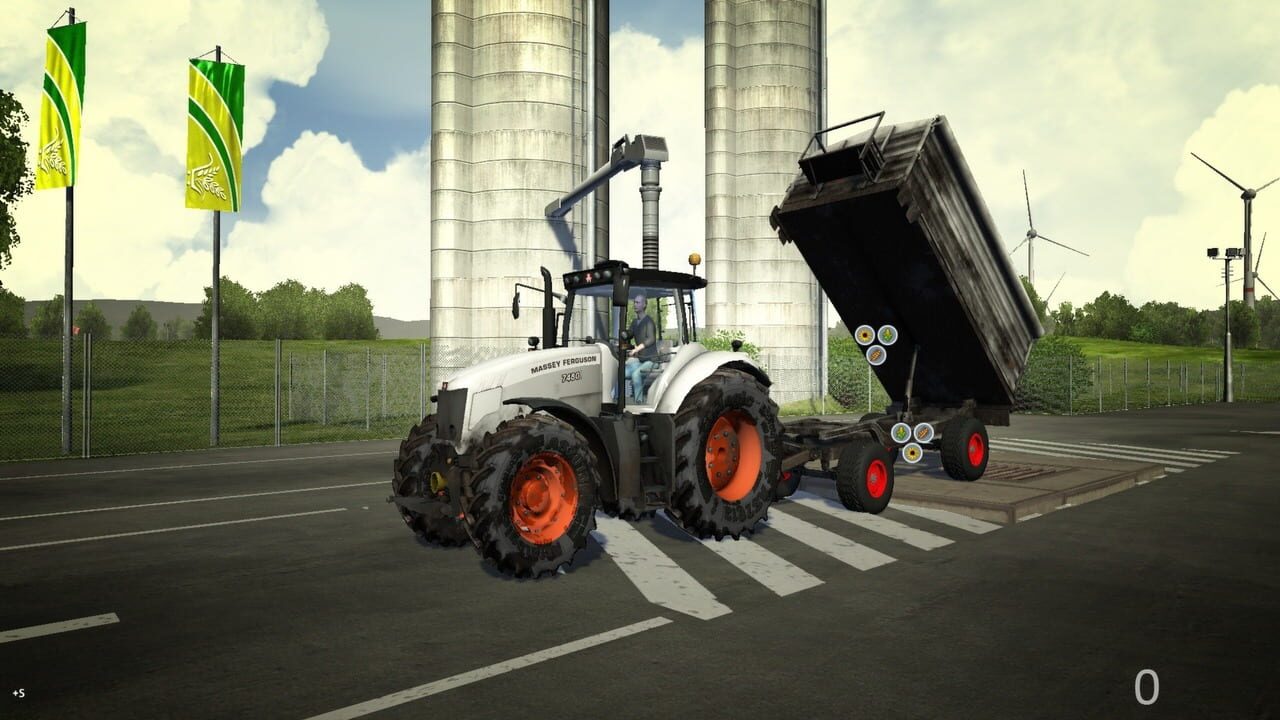
Task: Select the sunflower icon on the raised trailer
Action: click(864, 335)
